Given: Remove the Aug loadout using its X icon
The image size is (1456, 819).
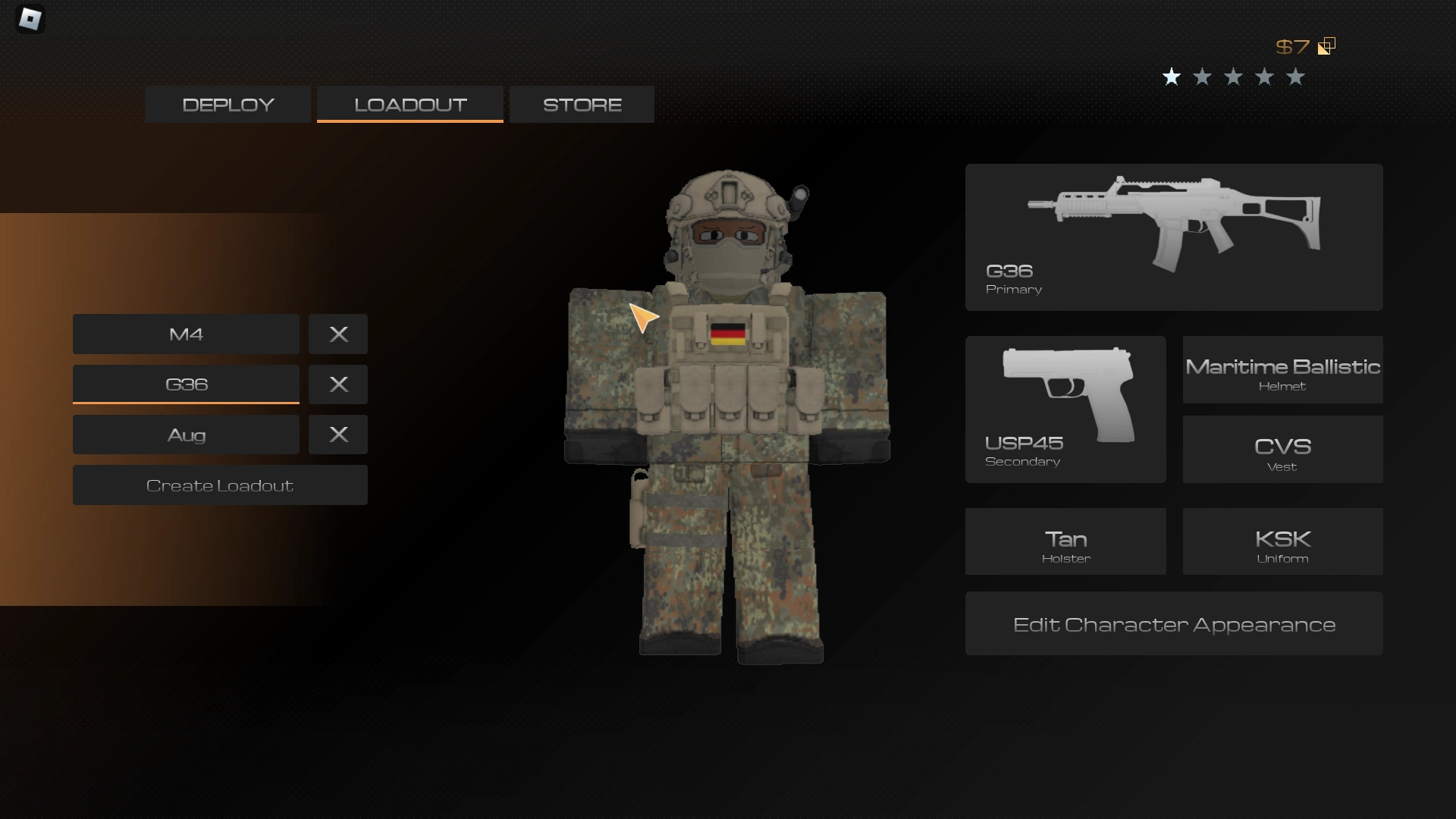Looking at the screenshot, I should tap(337, 435).
